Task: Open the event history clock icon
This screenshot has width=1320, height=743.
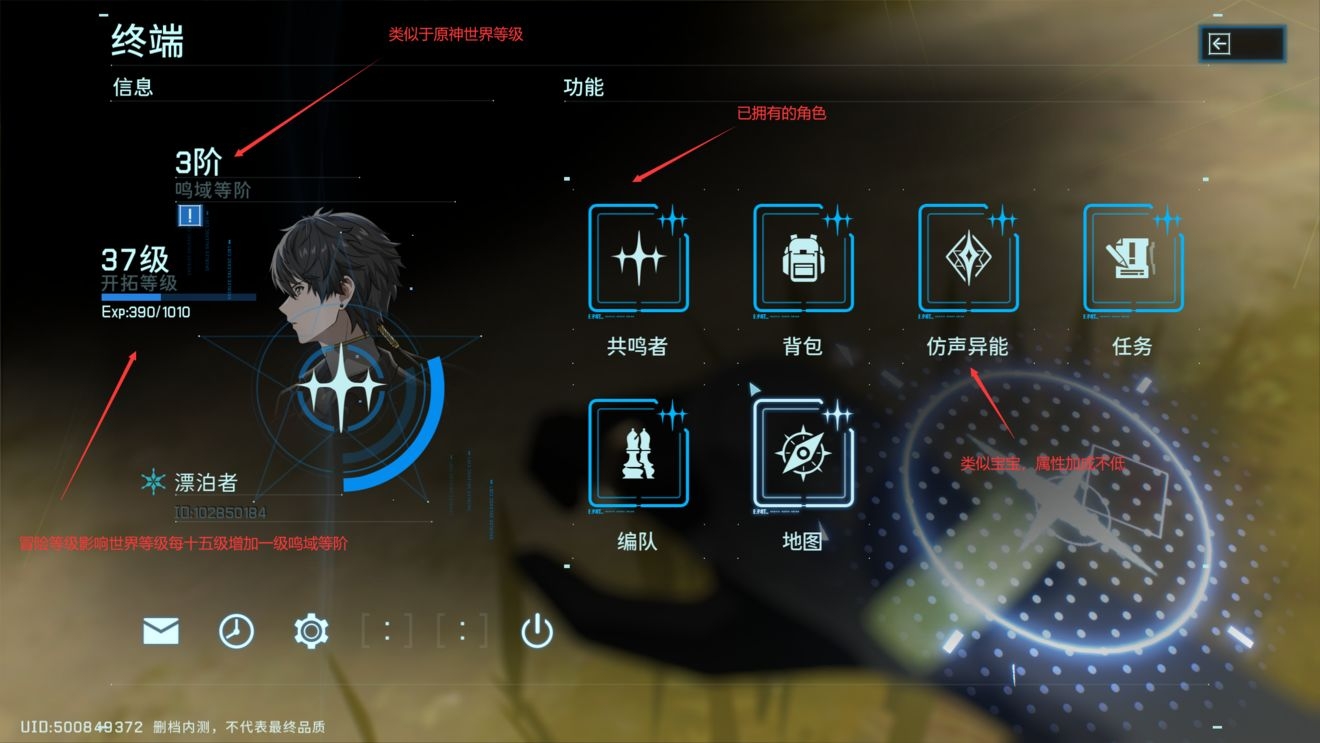Action: coord(234,631)
